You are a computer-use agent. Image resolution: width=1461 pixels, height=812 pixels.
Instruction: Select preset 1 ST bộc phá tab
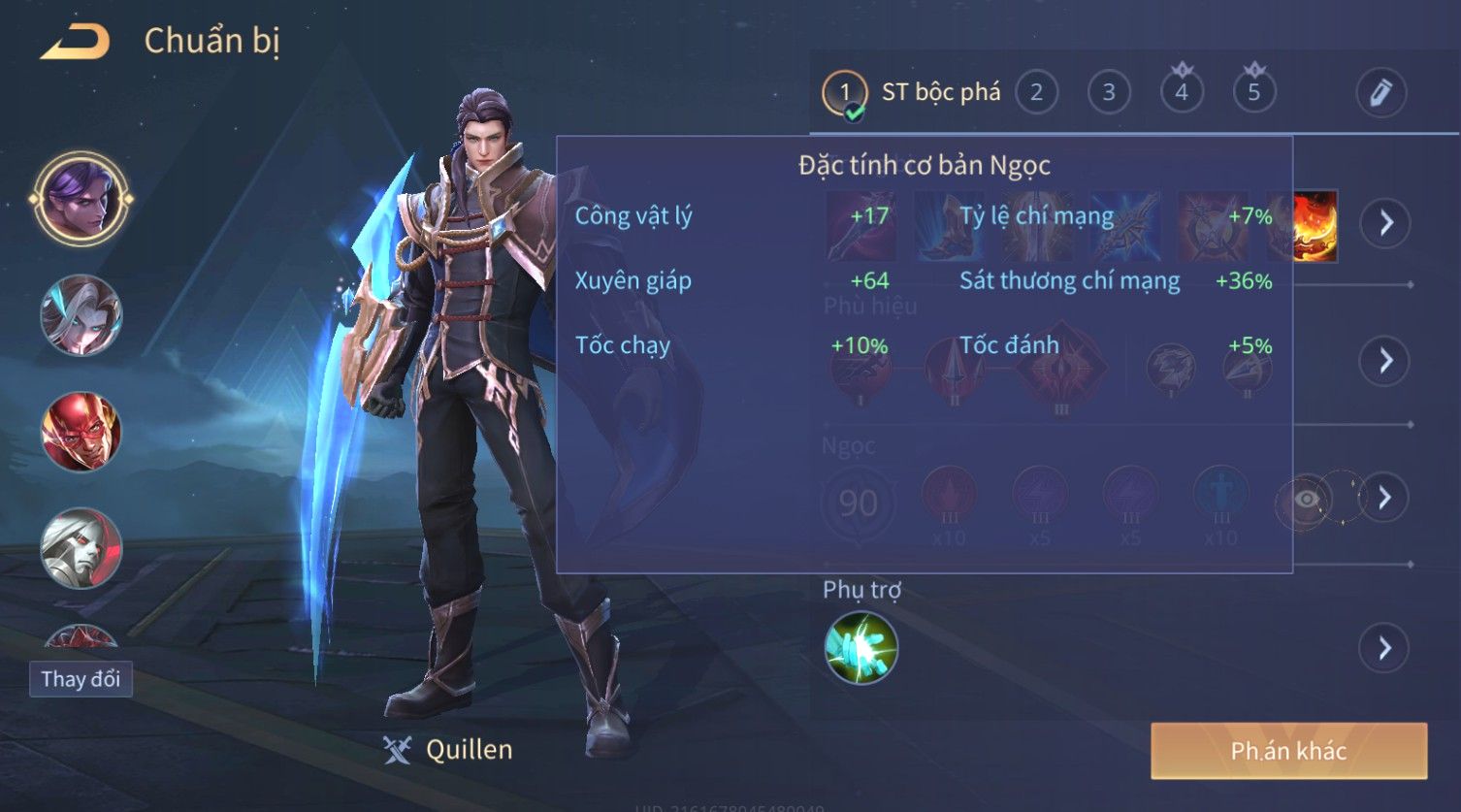pyautogui.click(x=912, y=93)
